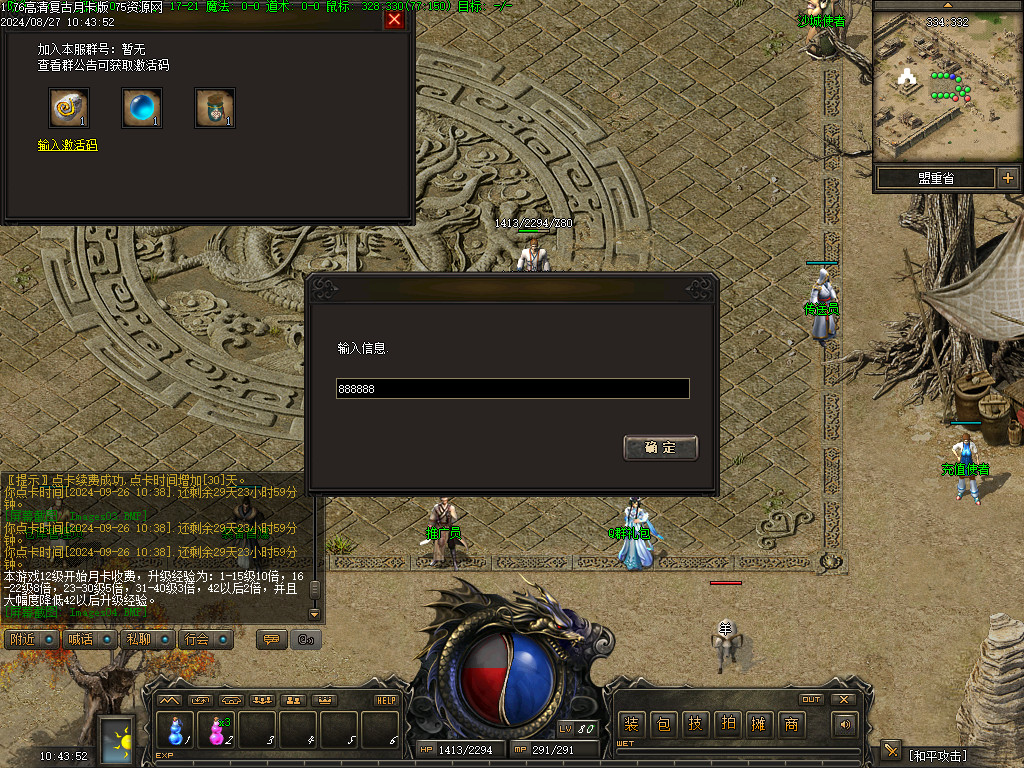Click the 输入信息 text field containing 888888

[x=512, y=389]
